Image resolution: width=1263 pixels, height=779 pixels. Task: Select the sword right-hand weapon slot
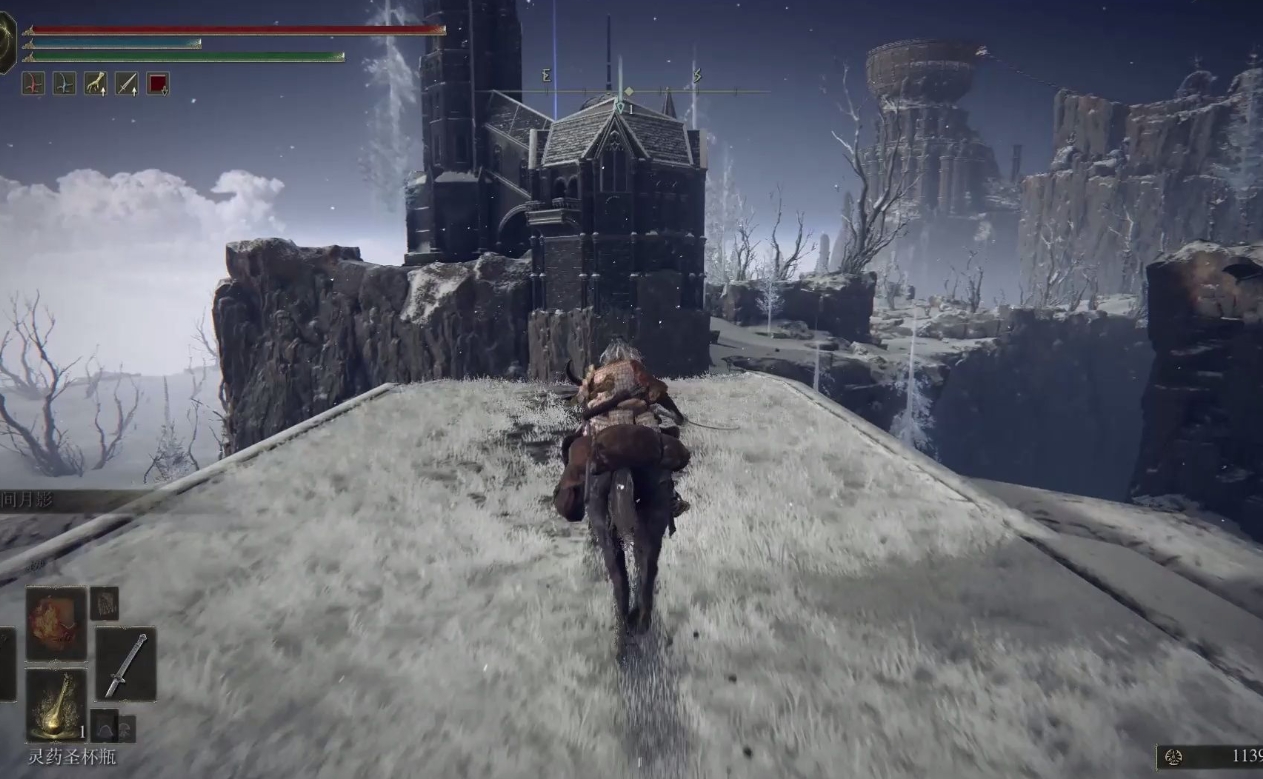click(125, 664)
